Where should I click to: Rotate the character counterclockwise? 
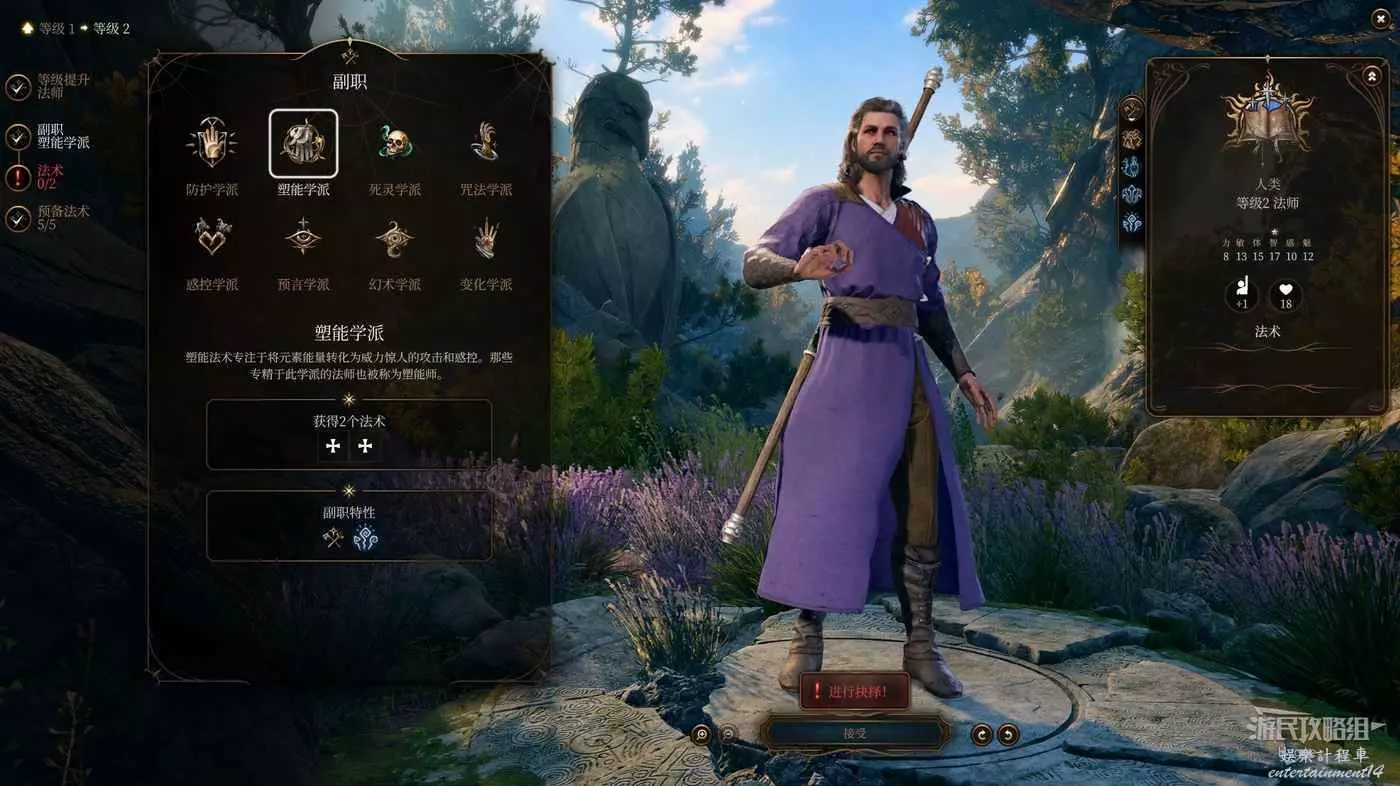click(x=982, y=735)
